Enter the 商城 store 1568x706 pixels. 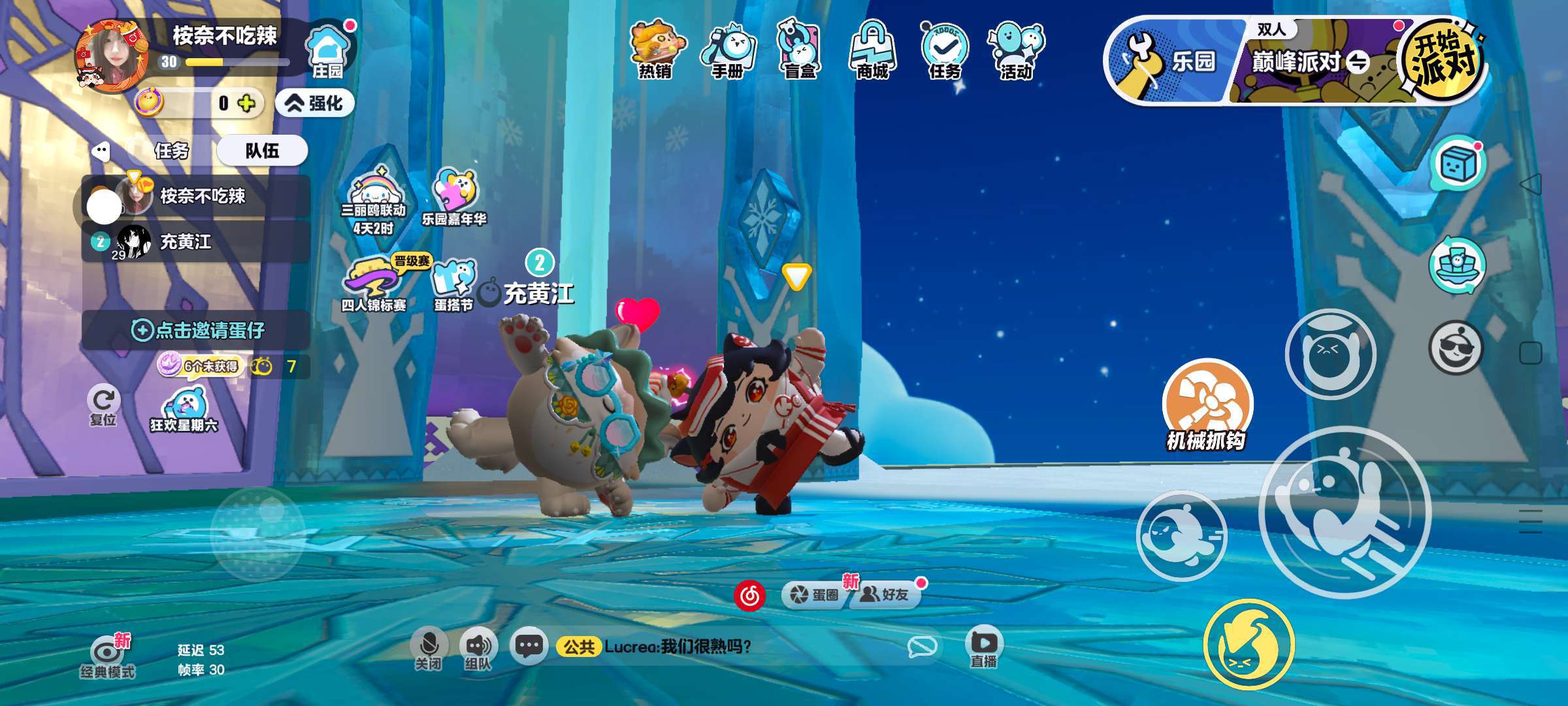[872, 49]
